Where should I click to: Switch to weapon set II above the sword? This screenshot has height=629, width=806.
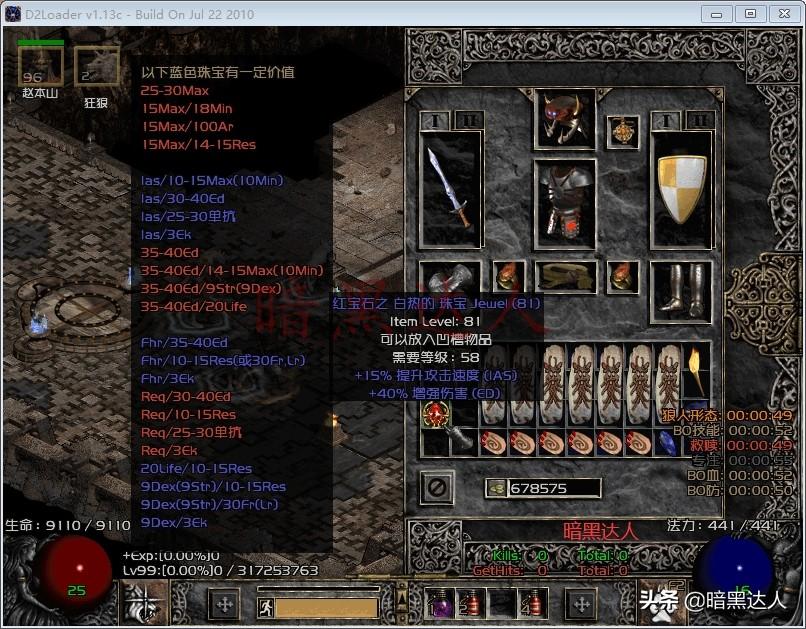pyautogui.click(x=467, y=120)
